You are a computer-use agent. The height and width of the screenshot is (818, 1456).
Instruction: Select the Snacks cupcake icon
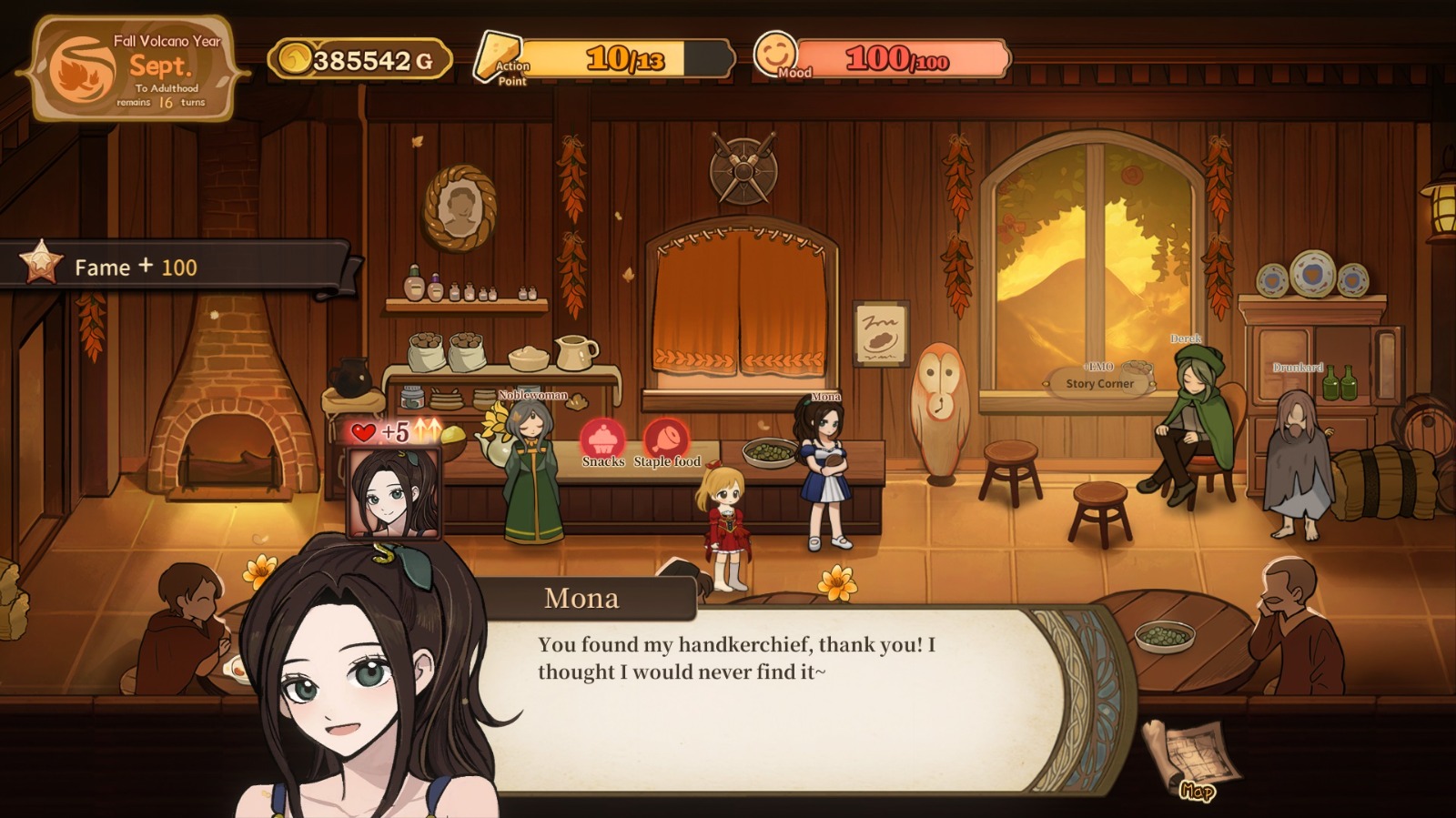[603, 439]
